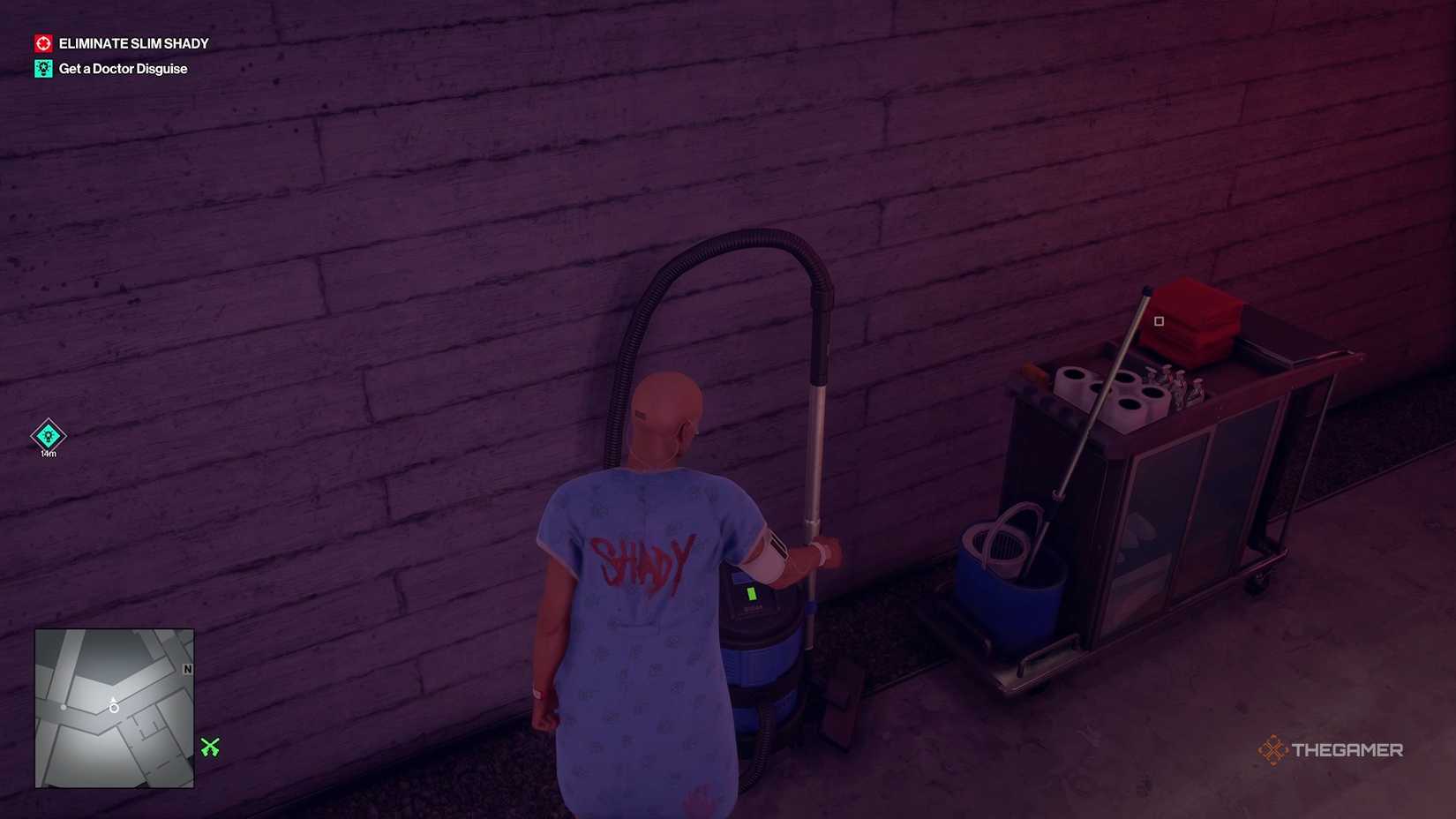Viewport: 1456px width, 819px height.
Task: Click the THEGAMER watermark text
Action: 1348,750
